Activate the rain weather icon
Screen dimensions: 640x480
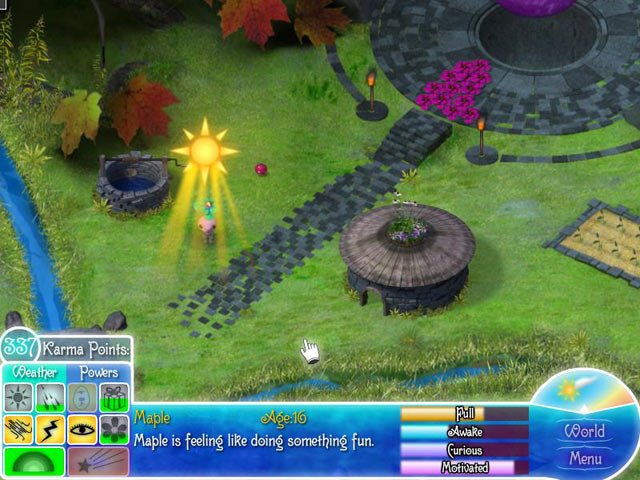[50, 398]
